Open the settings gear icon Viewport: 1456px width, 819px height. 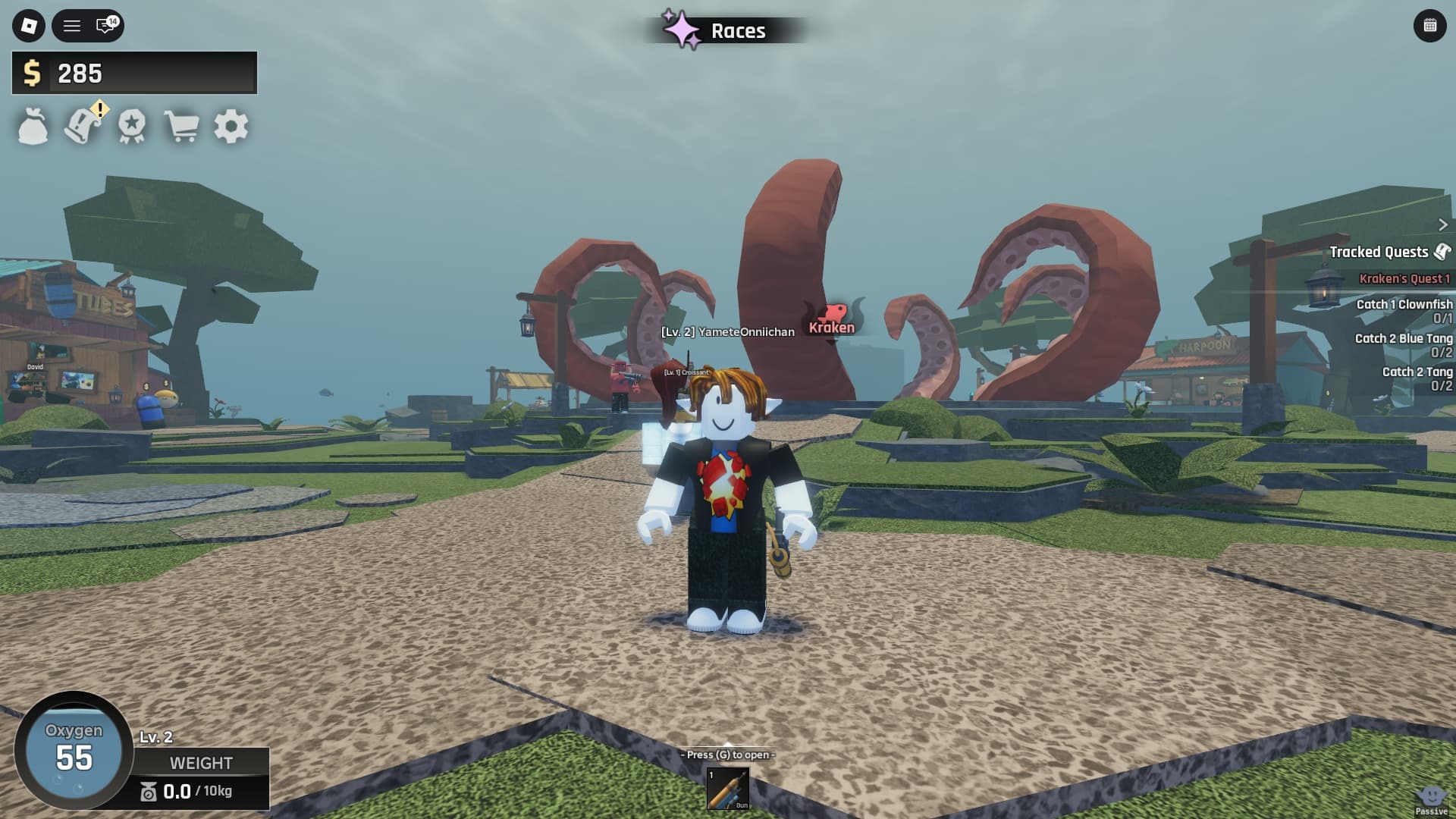(x=231, y=127)
